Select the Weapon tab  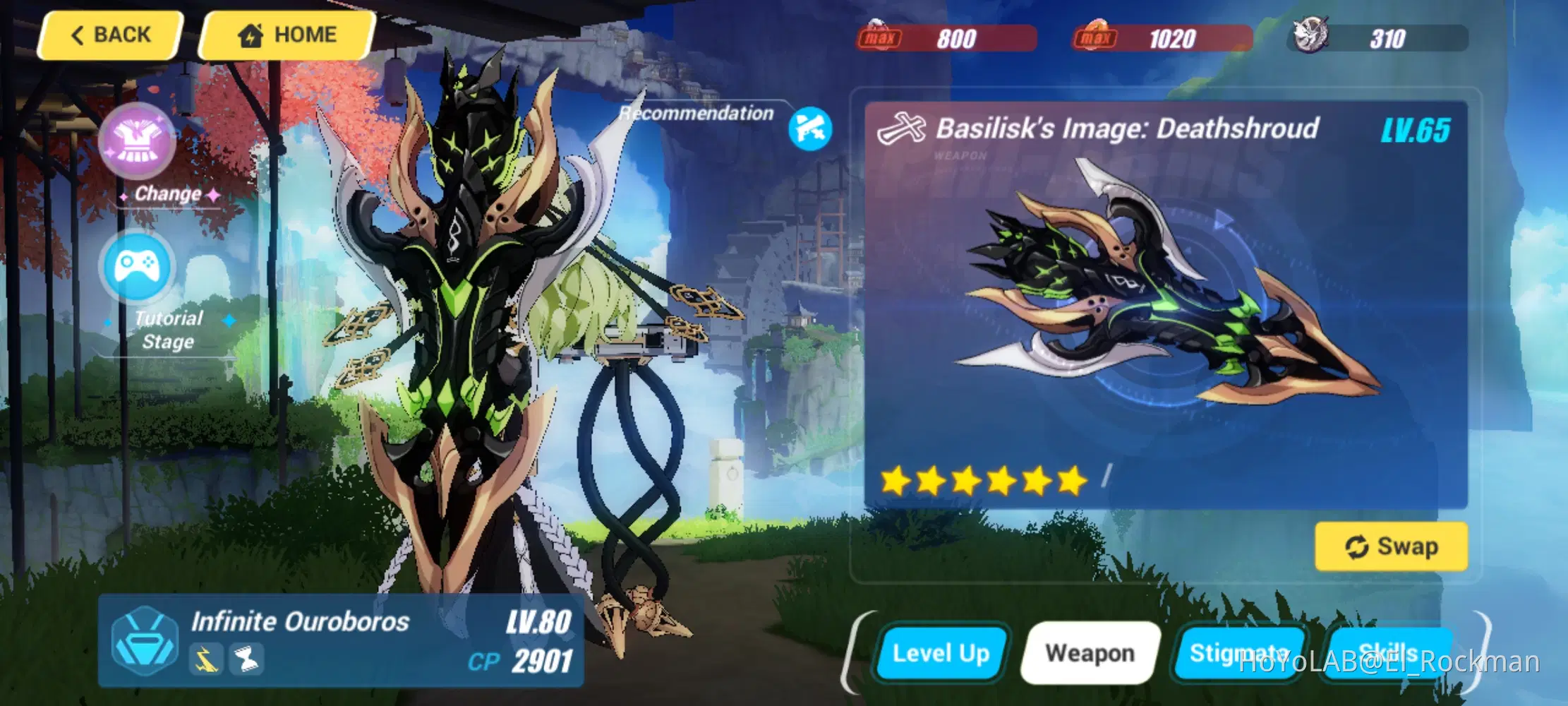(1090, 653)
